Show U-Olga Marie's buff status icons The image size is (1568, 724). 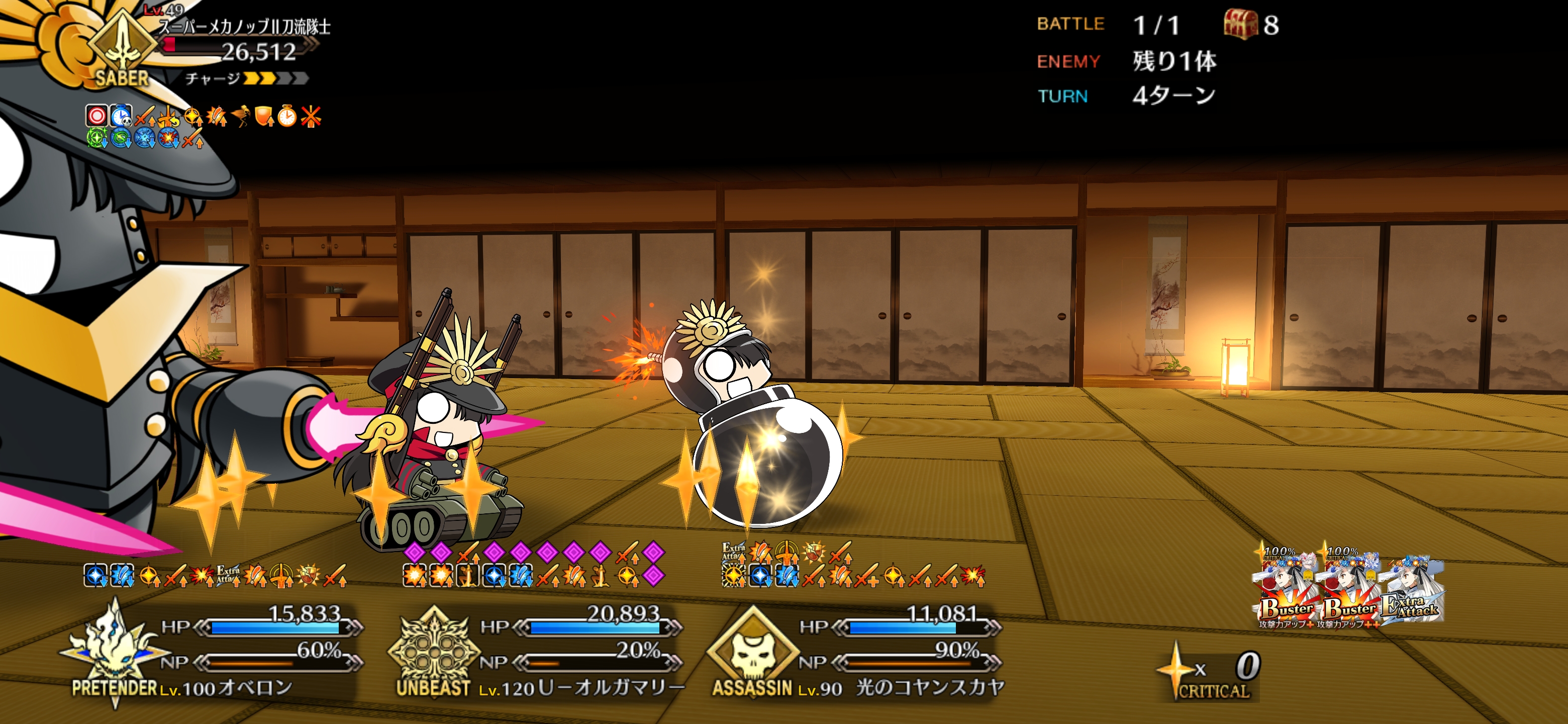[x=533, y=564]
